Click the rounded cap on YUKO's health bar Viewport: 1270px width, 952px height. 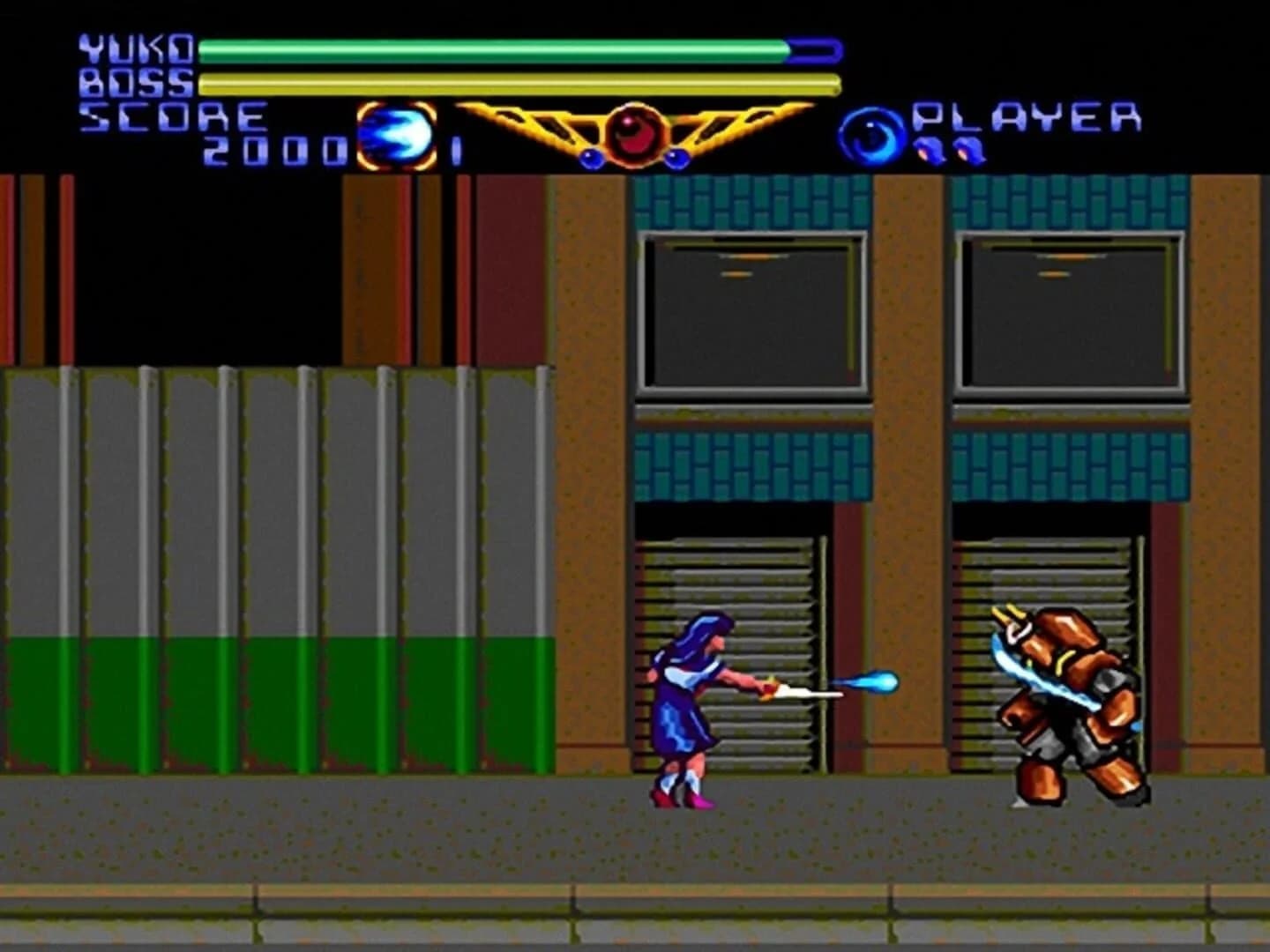click(813, 50)
